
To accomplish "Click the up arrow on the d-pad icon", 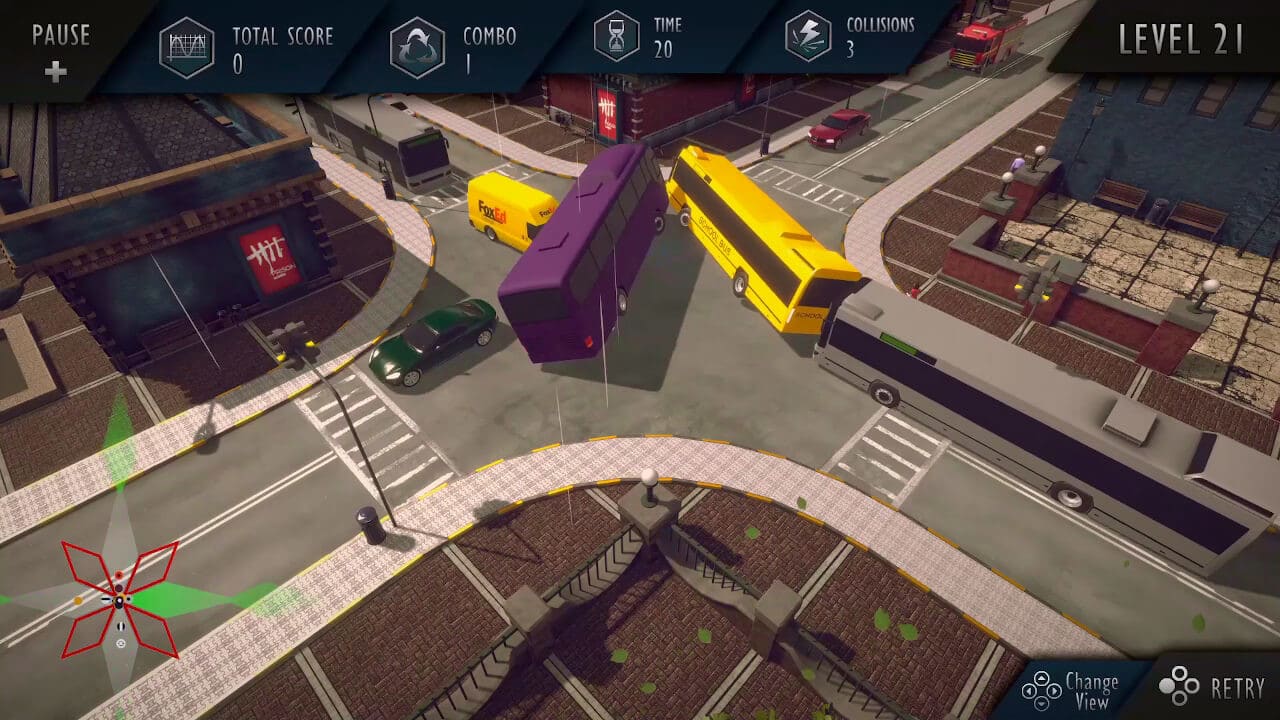I will tap(1041, 679).
